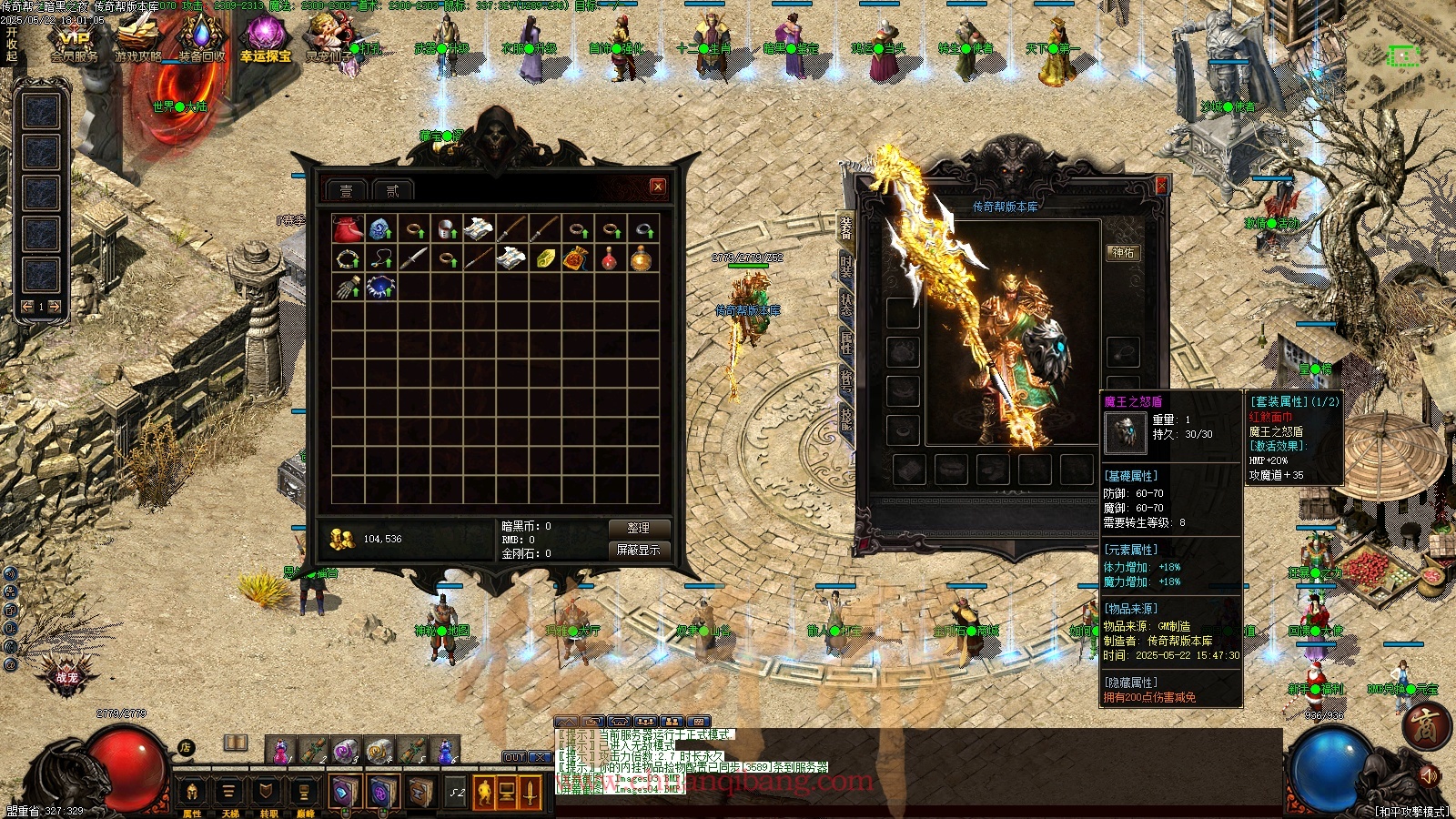Toggle the 屏蔽显示 button
The height and width of the screenshot is (819, 1456).
(x=638, y=550)
